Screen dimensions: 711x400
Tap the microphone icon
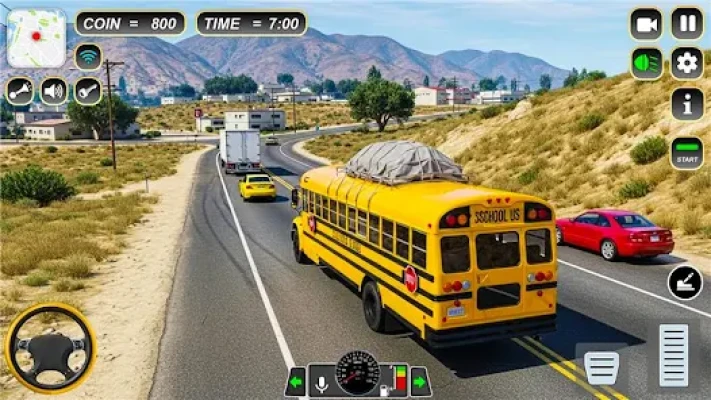(x=322, y=382)
